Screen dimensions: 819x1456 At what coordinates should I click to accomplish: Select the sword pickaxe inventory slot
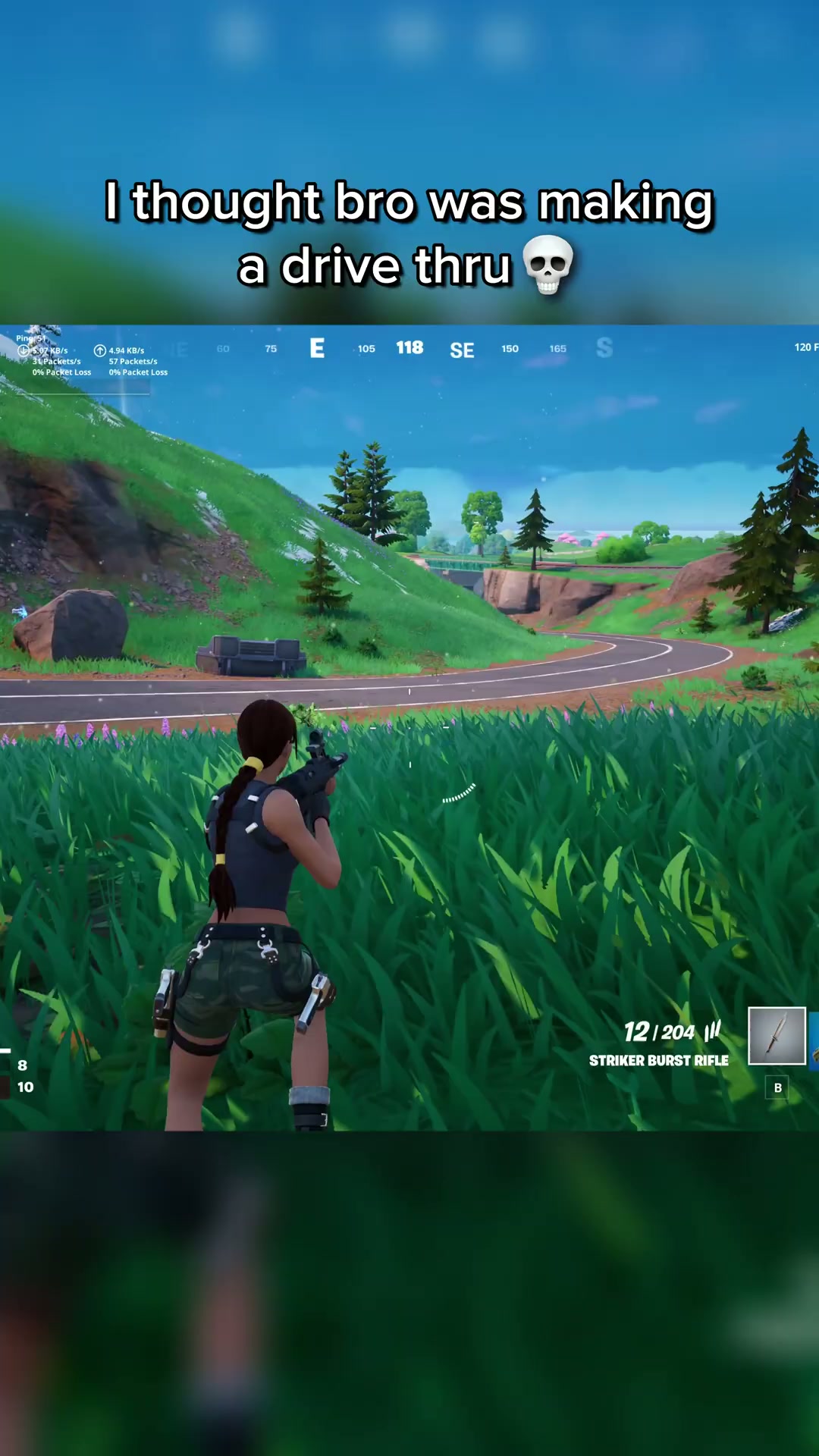[777, 1036]
